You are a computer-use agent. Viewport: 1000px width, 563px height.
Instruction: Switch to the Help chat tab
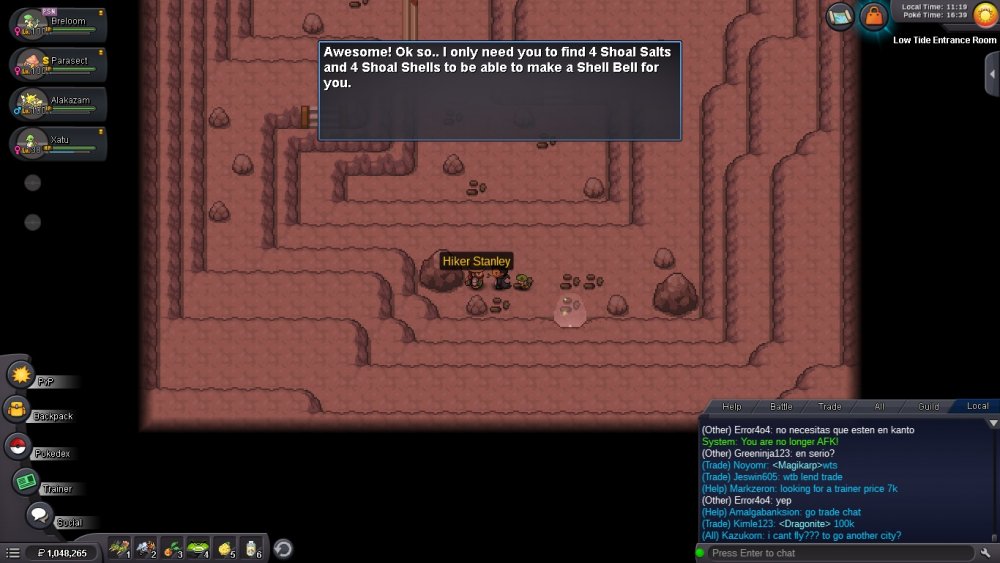(732, 406)
